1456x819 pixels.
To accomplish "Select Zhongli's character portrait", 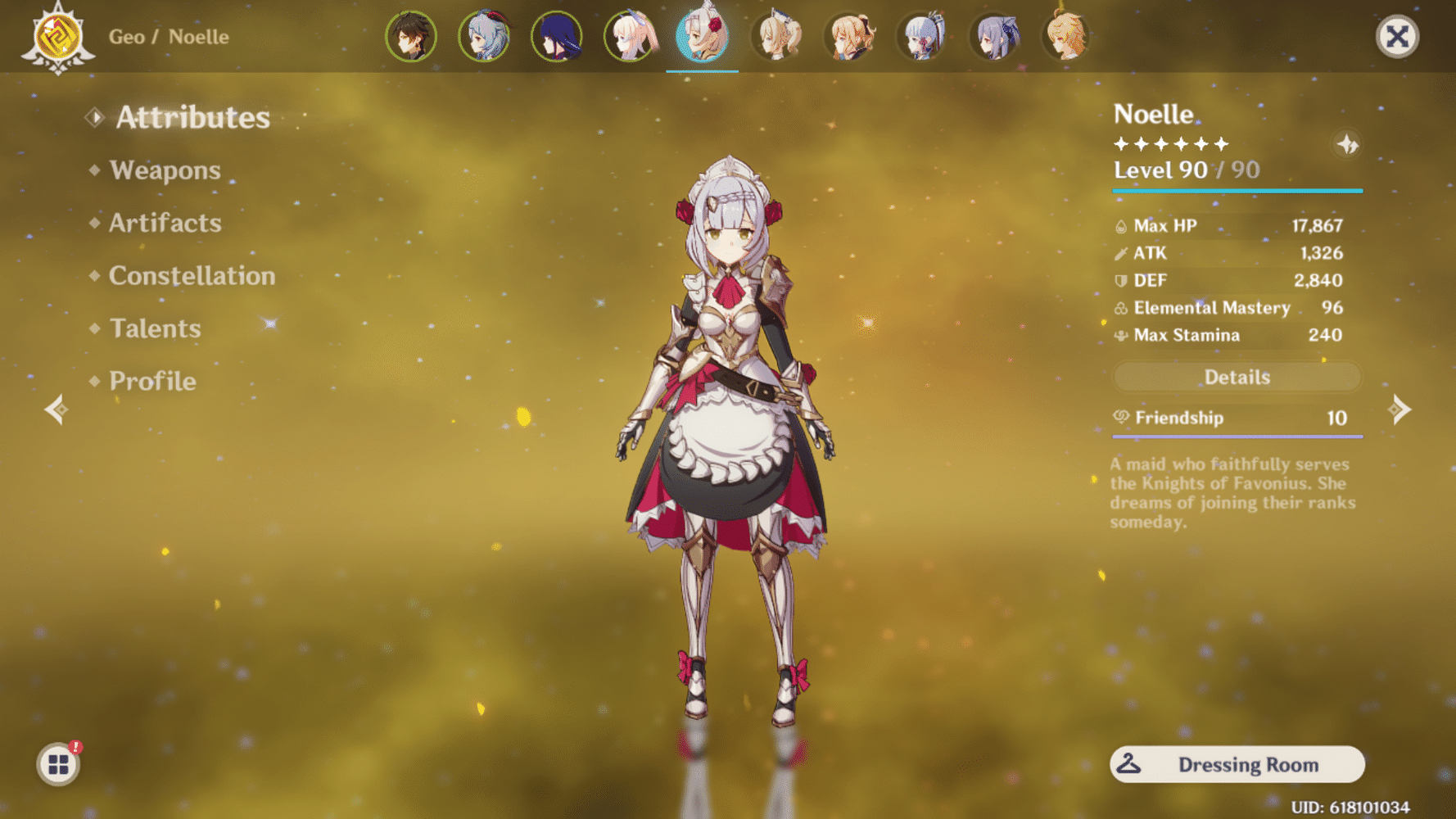I will tap(411, 36).
